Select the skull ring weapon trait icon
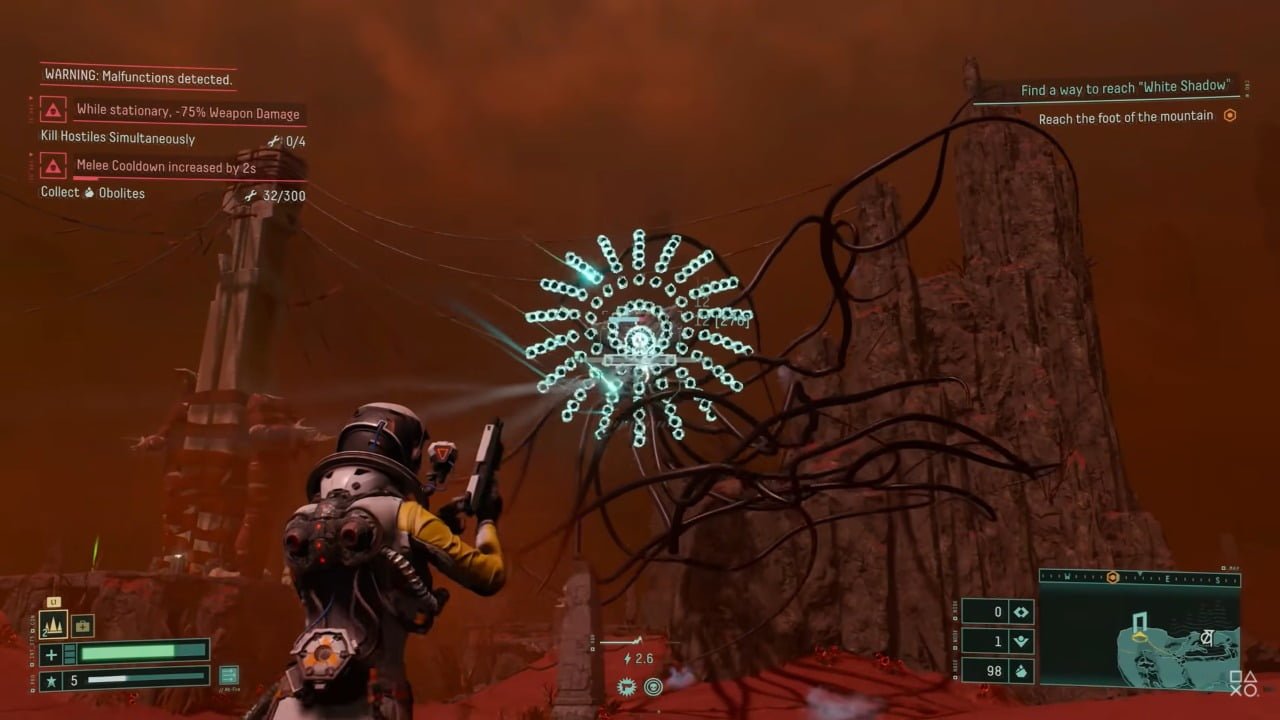This screenshot has width=1280, height=720. coord(653,686)
